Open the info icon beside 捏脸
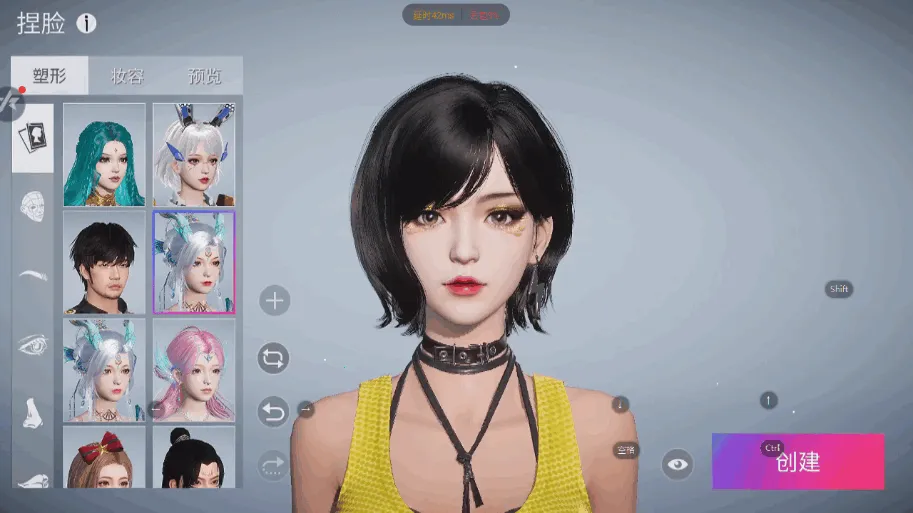 pyautogui.click(x=87, y=23)
